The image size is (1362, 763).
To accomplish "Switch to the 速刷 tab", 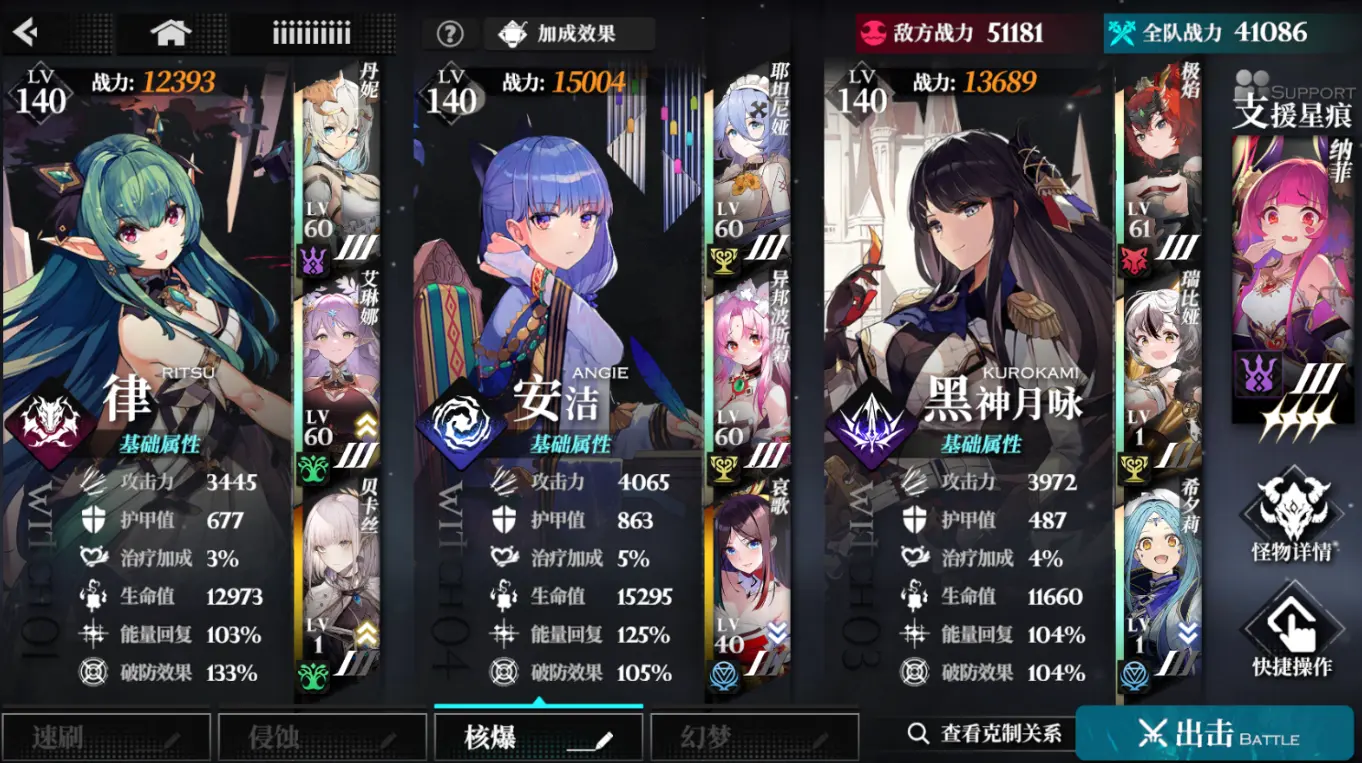I will [x=106, y=735].
